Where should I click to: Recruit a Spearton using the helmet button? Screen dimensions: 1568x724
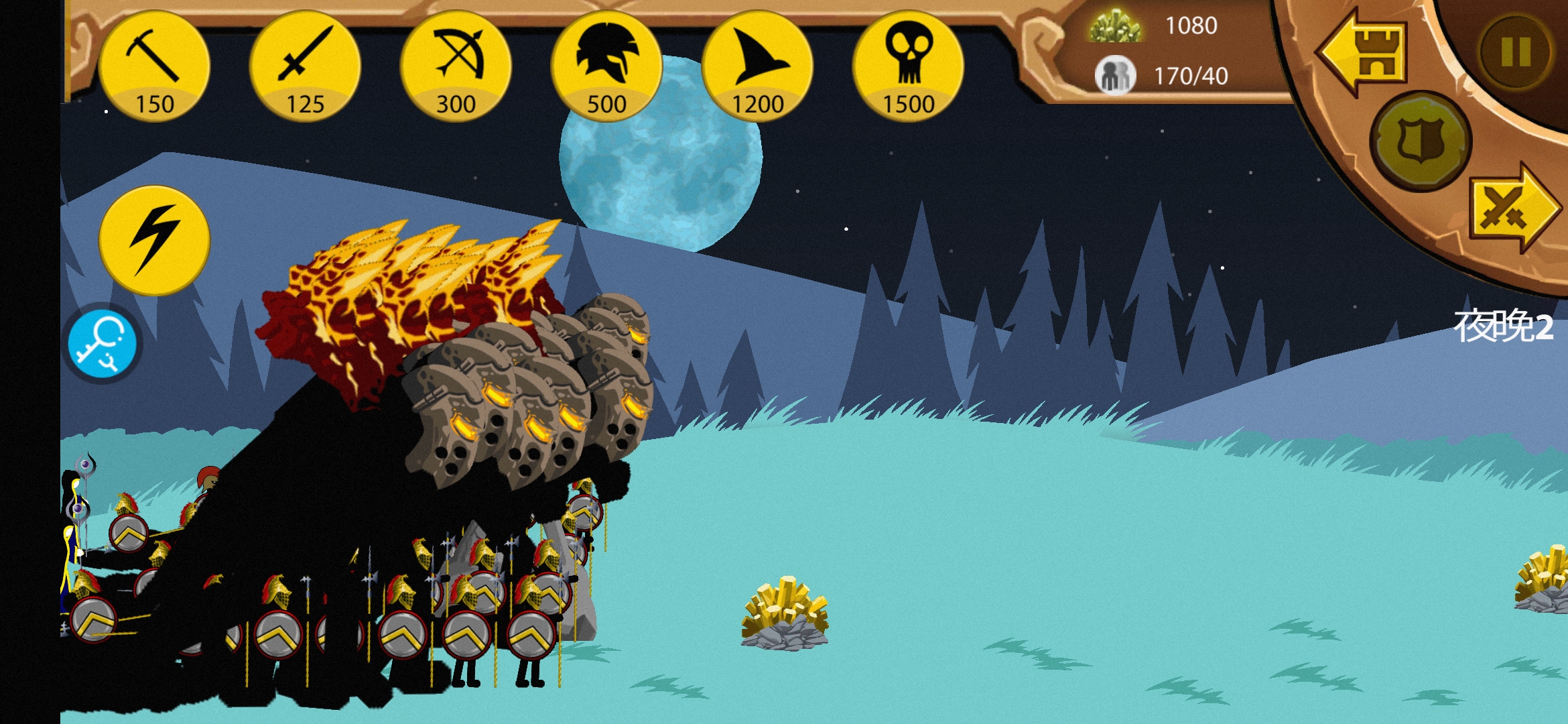pos(606,66)
